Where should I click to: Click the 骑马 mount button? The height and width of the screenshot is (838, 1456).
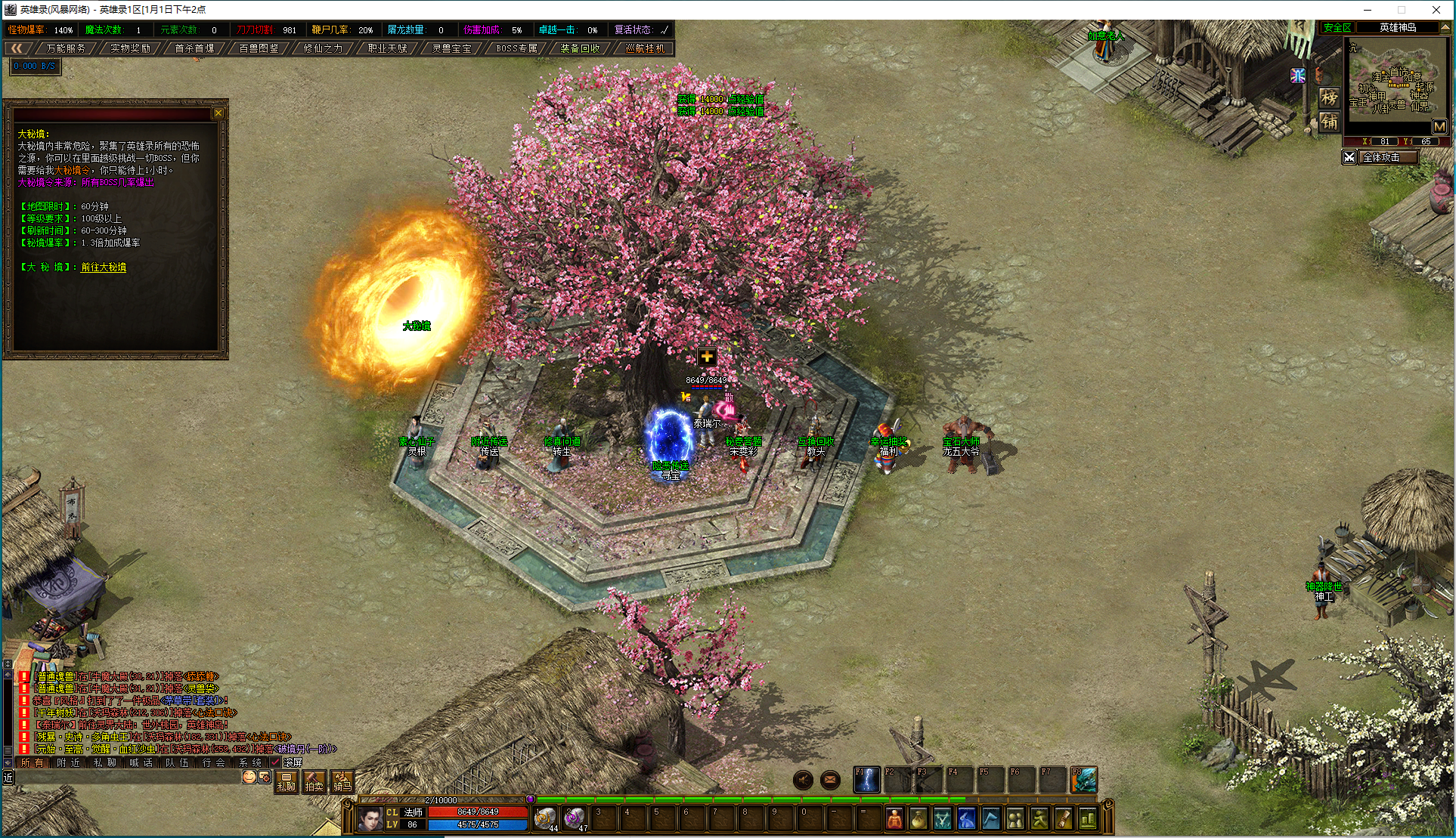342,782
